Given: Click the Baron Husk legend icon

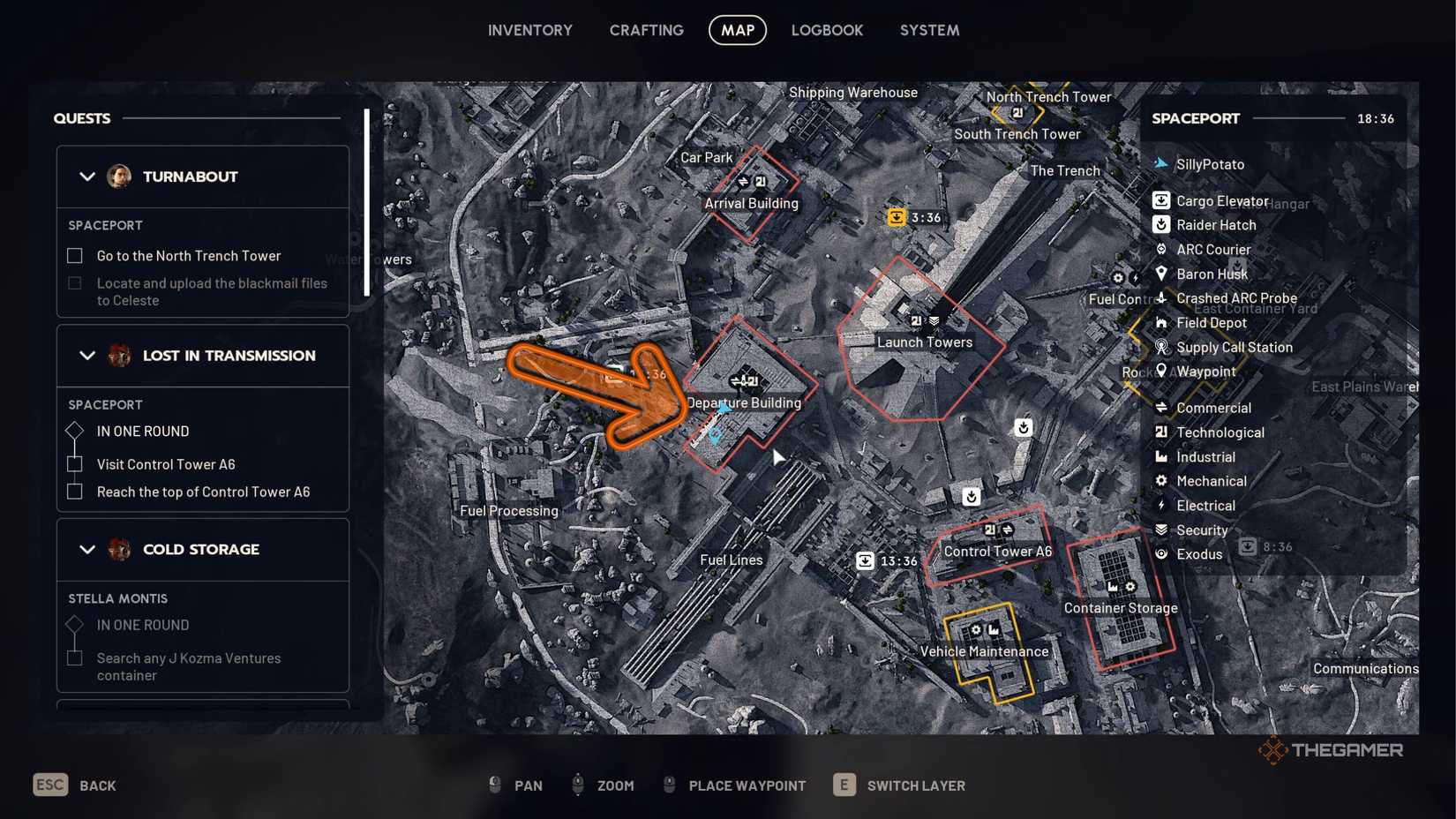Looking at the screenshot, I should [x=1161, y=274].
